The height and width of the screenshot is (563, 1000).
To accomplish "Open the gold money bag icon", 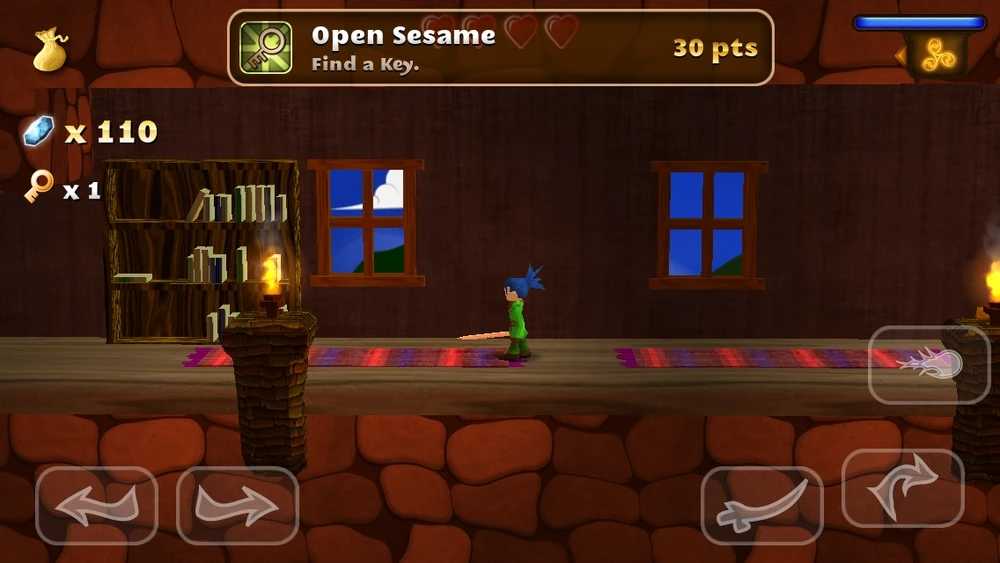I will coord(50,50).
